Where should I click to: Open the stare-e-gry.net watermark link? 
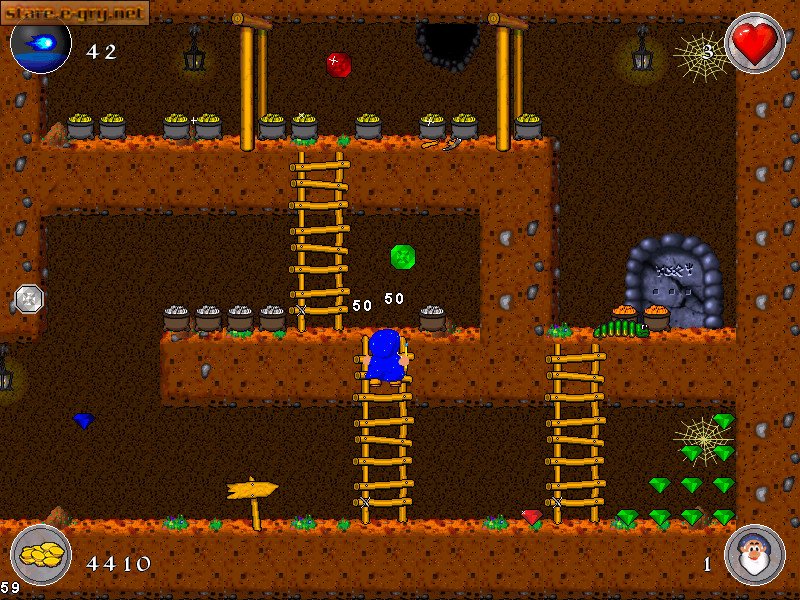pyautogui.click(x=75, y=12)
